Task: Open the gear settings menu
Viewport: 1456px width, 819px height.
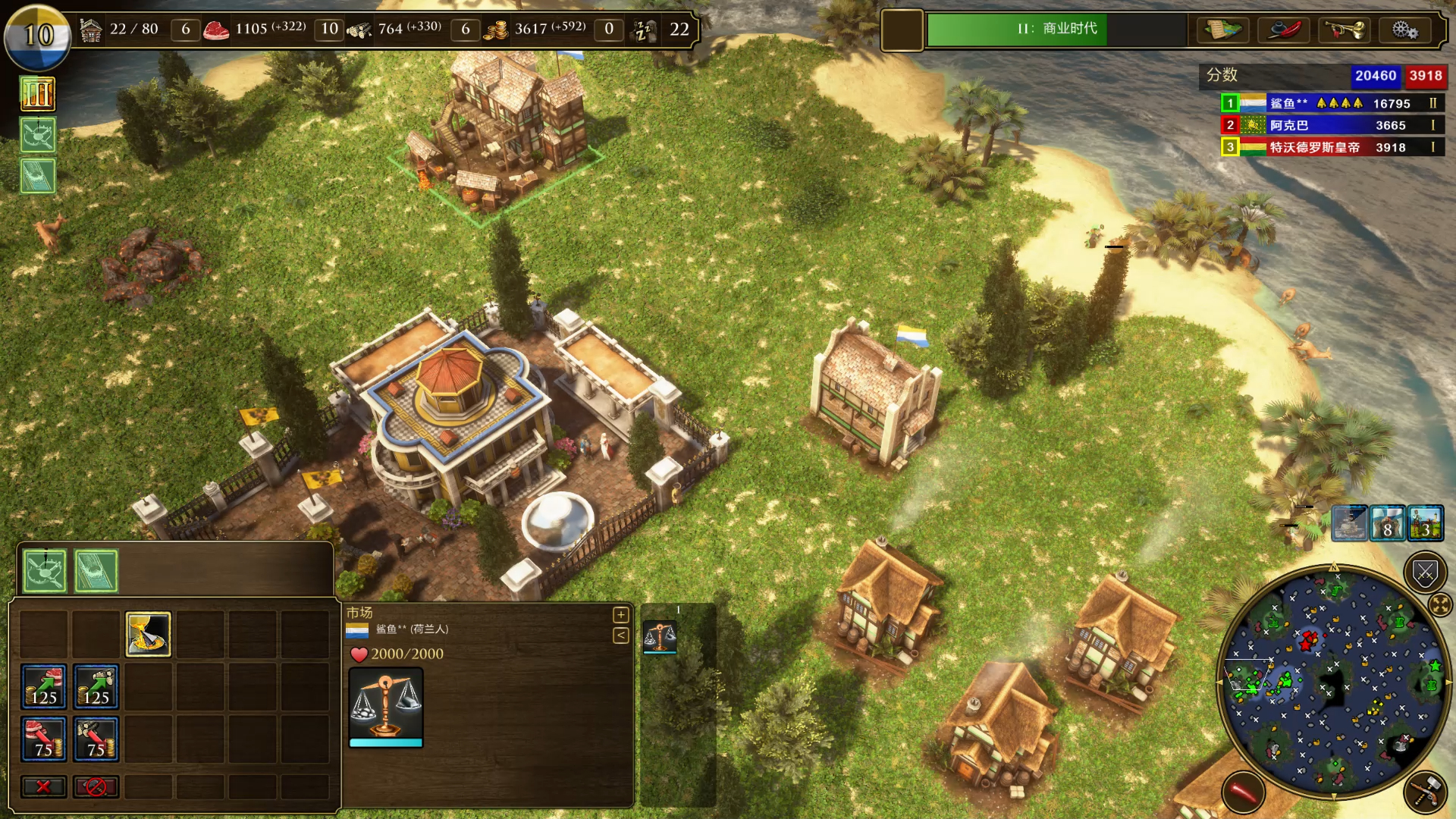Action: click(x=1404, y=30)
